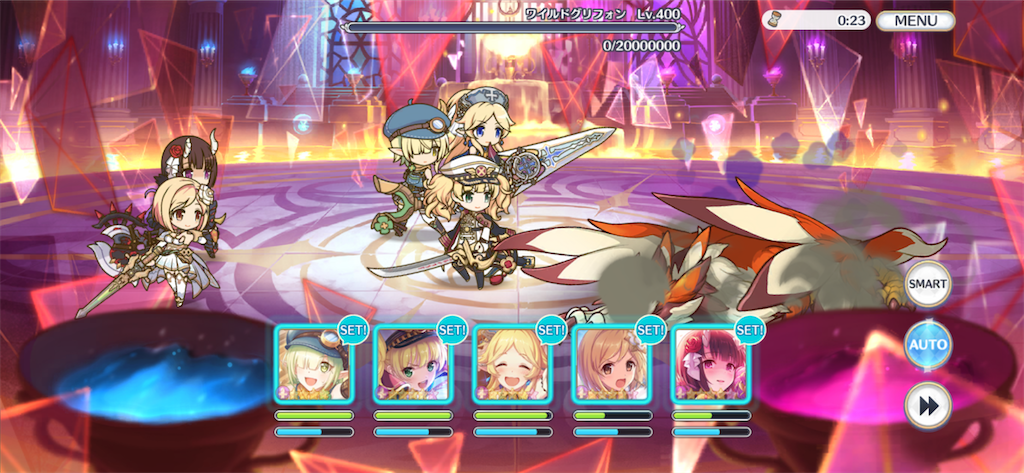Select the light-brown-haired character portrait
This screenshot has width=1024, height=473.
pyautogui.click(x=611, y=364)
